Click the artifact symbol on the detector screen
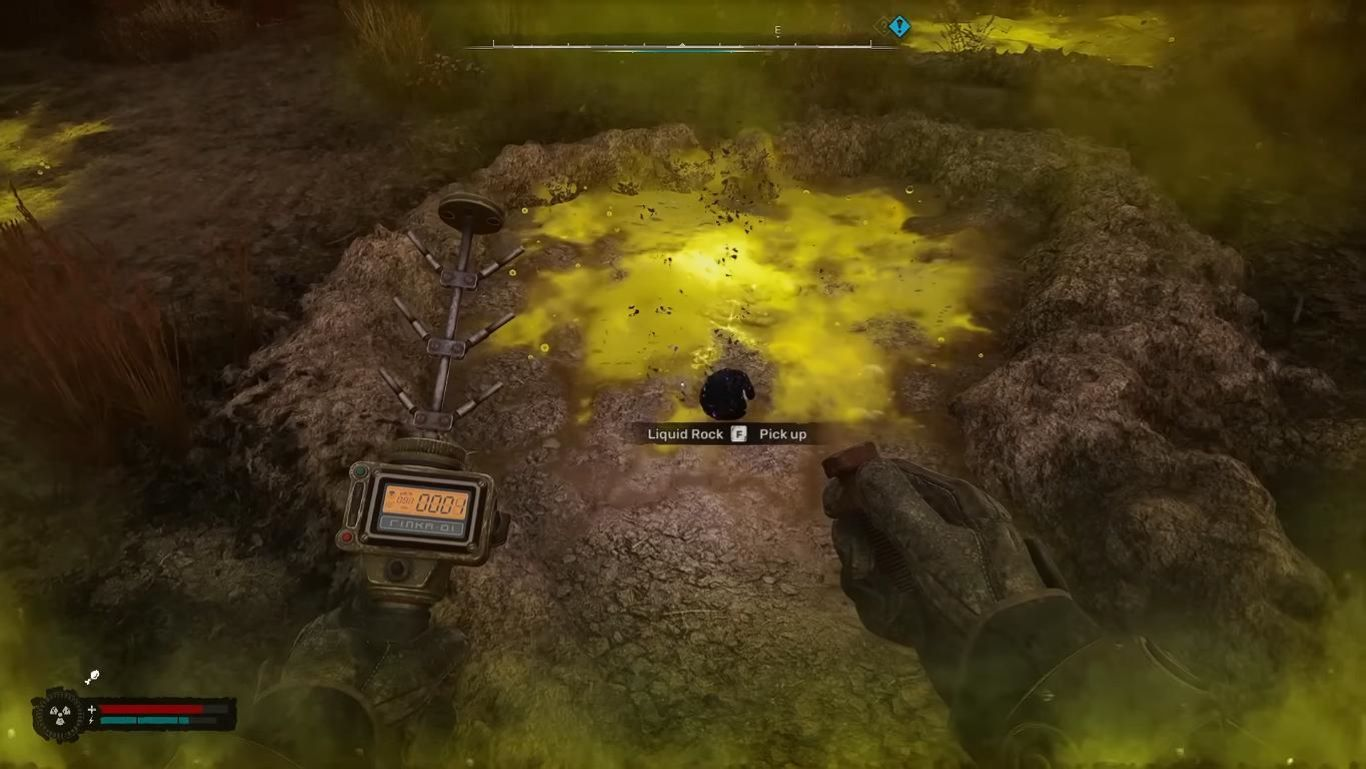This screenshot has width=1366, height=769. [x=392, y=493]
